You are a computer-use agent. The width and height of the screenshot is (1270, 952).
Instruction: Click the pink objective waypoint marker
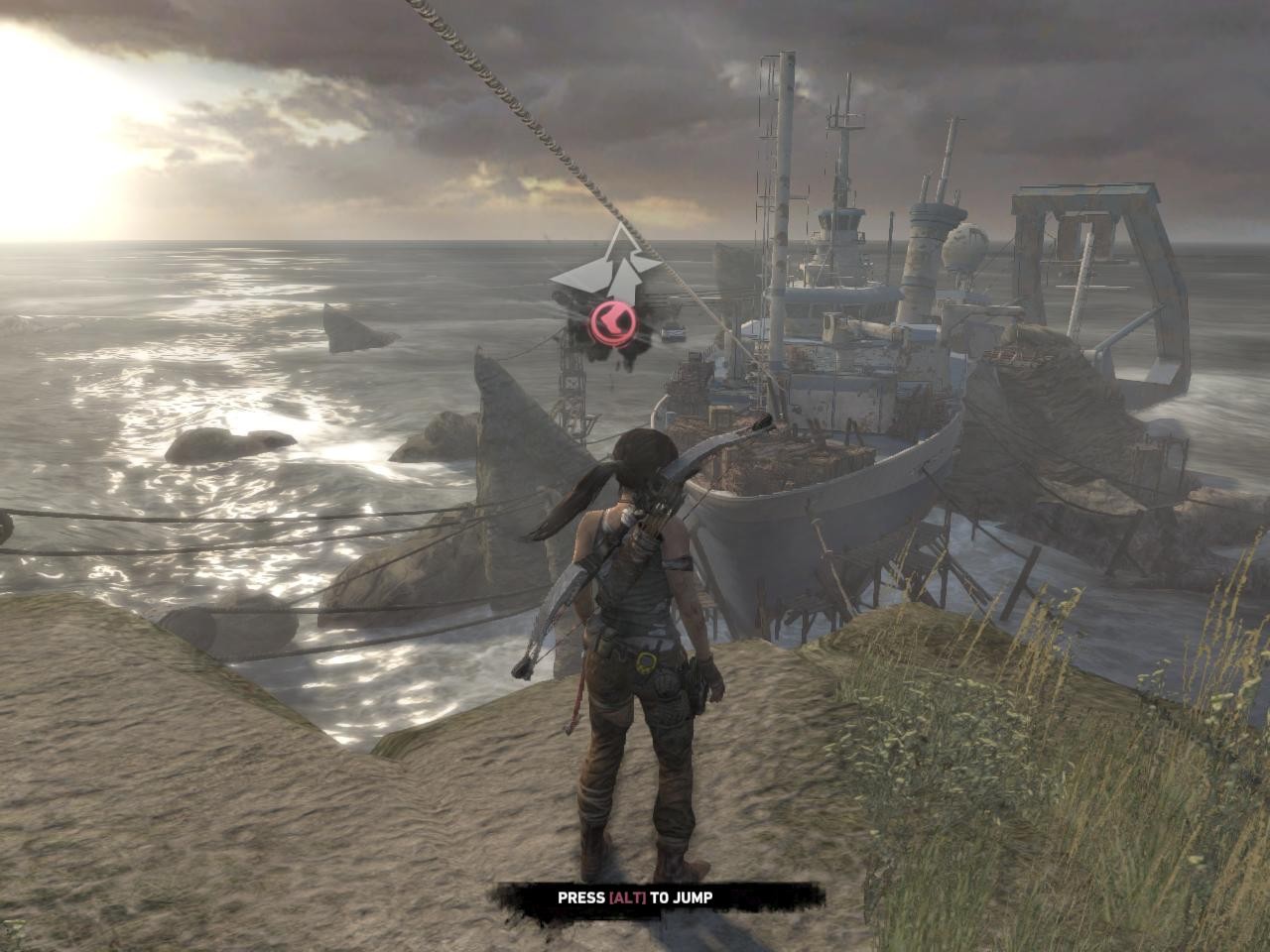[612, 322]
